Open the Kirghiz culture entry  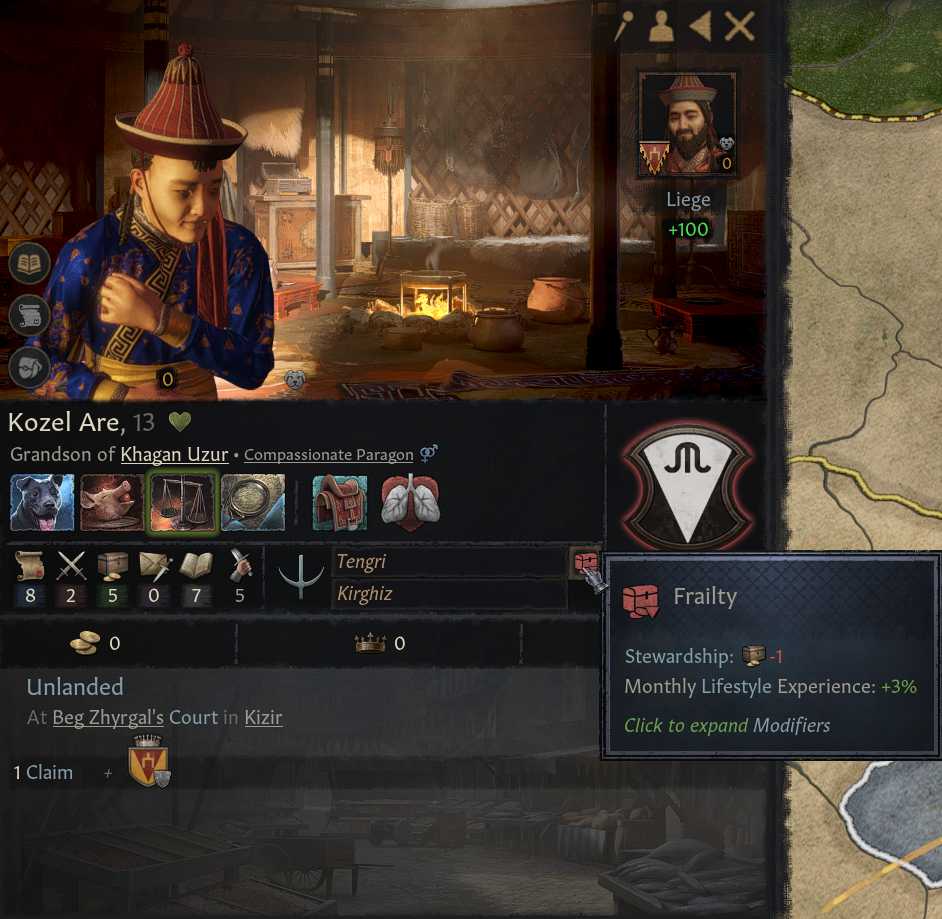tap(448, 595)
